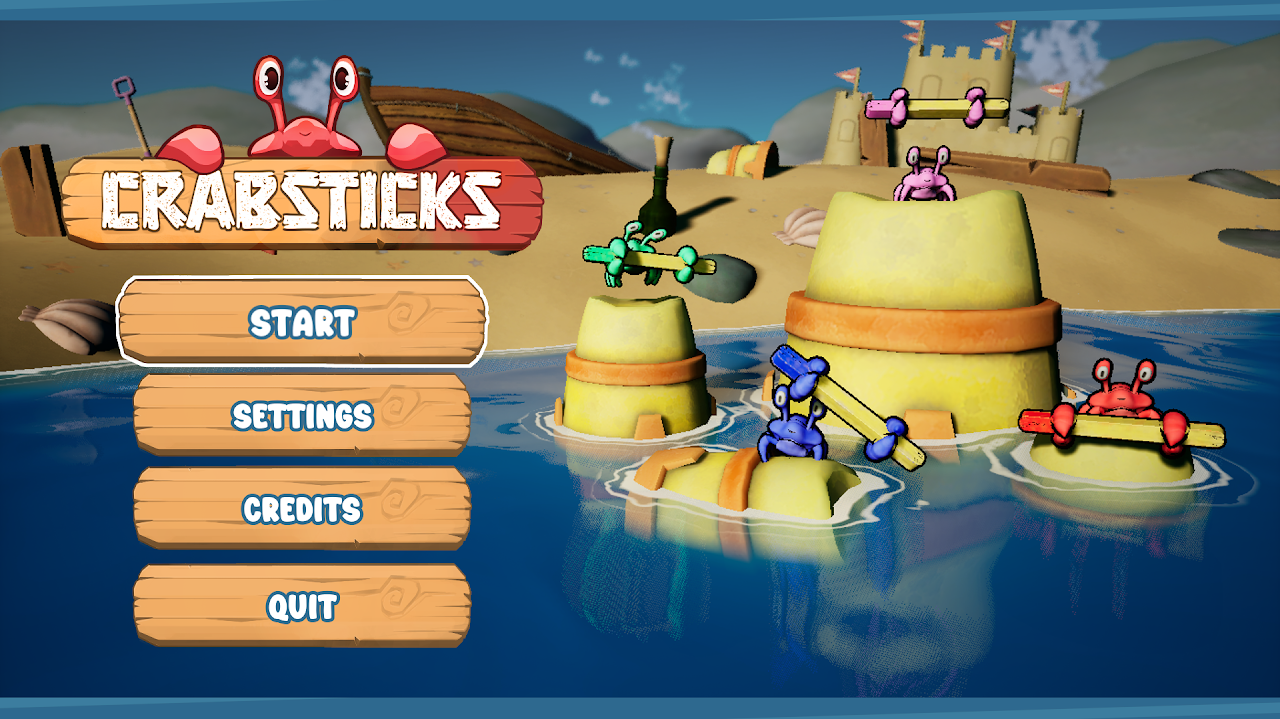Quit the game
Image resolution: width=1280 pixels, height=719 pixels.
[302, 605]
